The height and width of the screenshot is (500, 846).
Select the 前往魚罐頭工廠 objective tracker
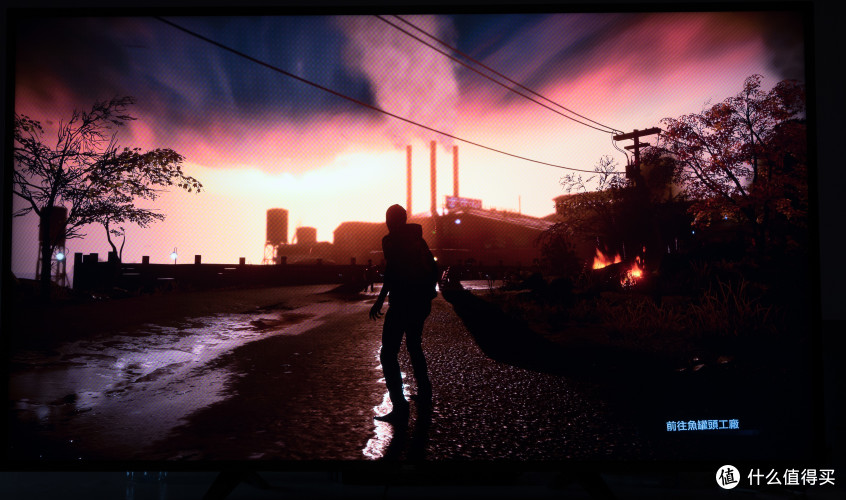coord(702,425)
